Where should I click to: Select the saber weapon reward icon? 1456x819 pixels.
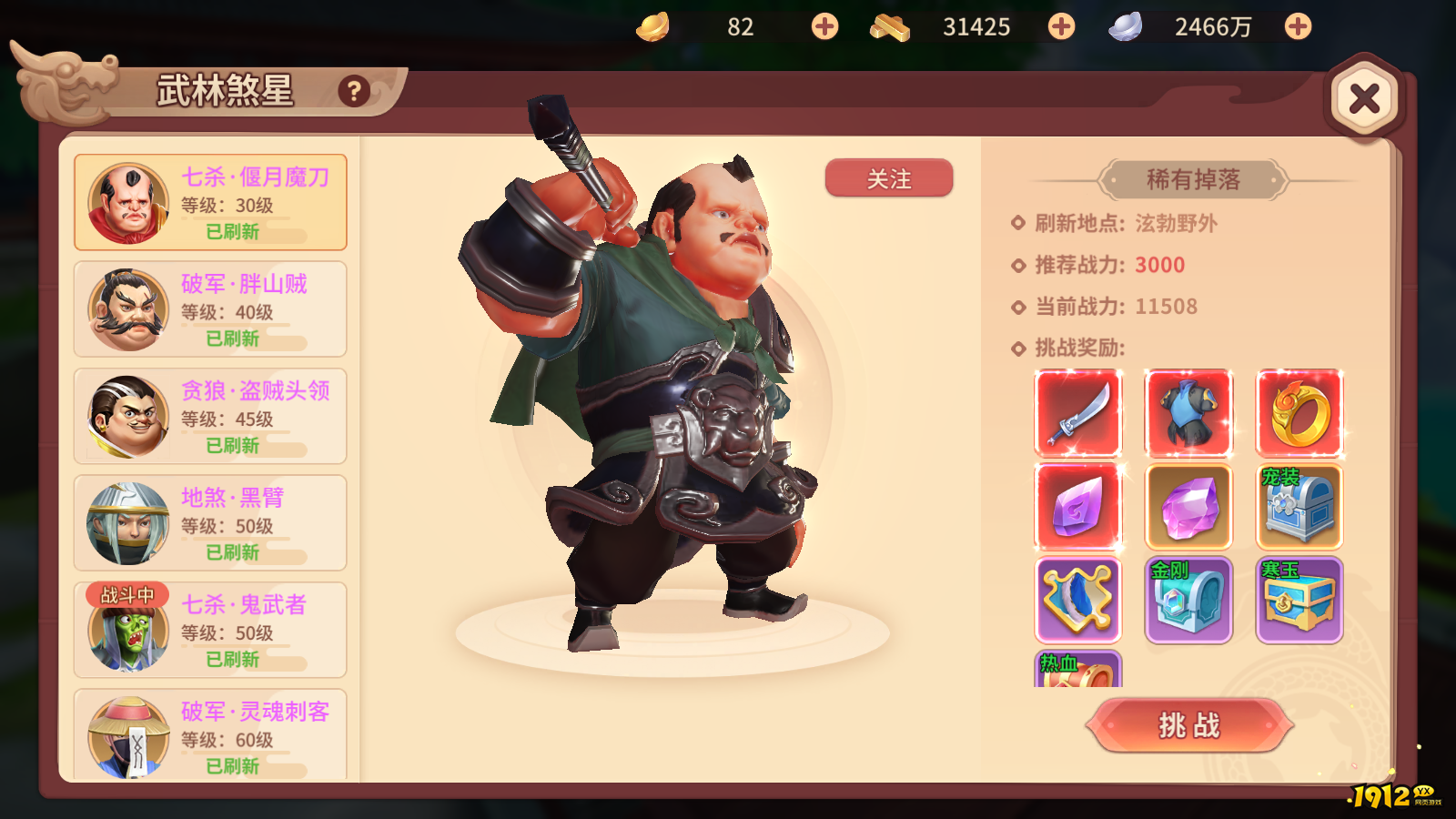click(1078, 415)
